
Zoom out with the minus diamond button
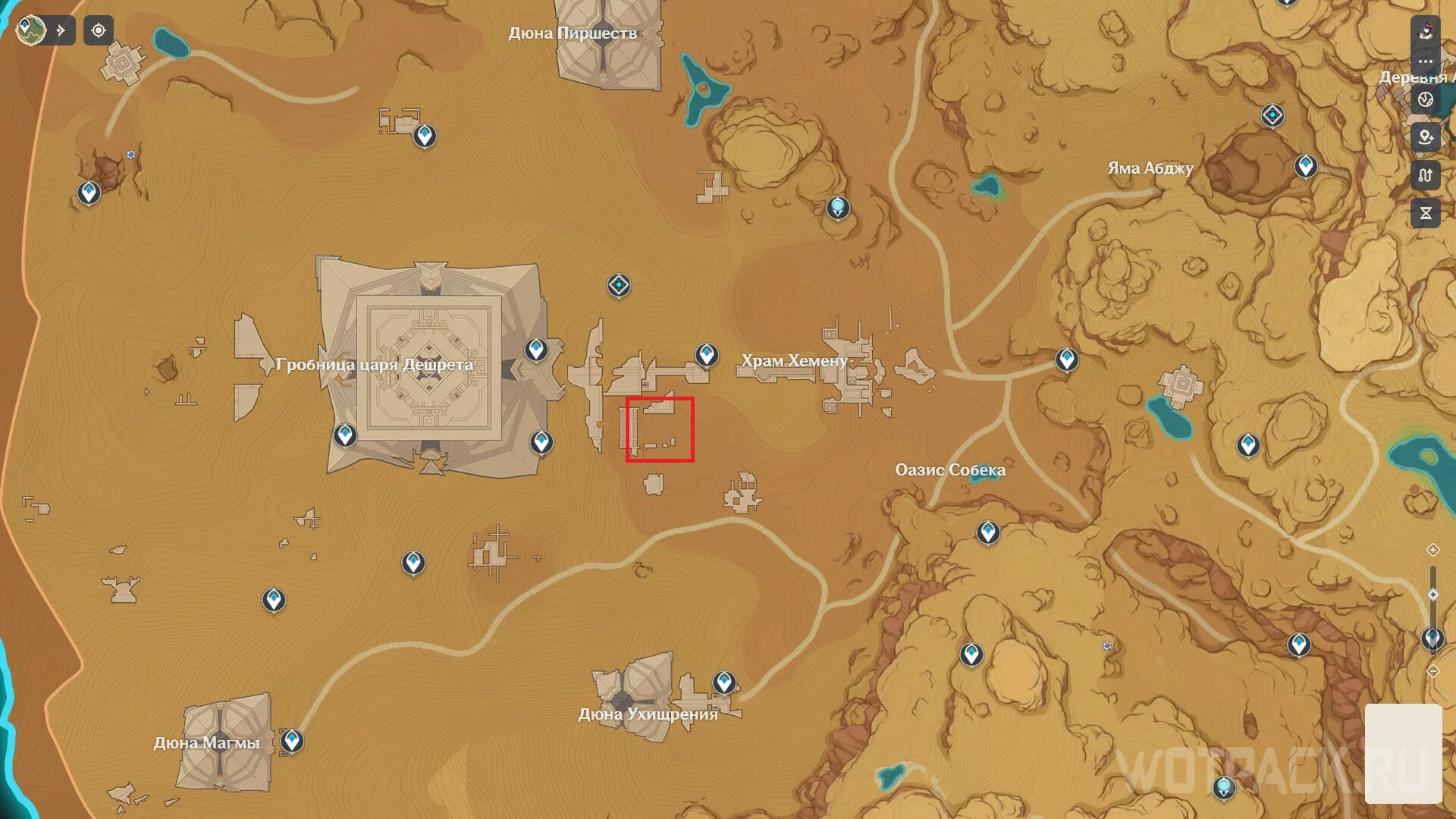(x=1432, y=671)
